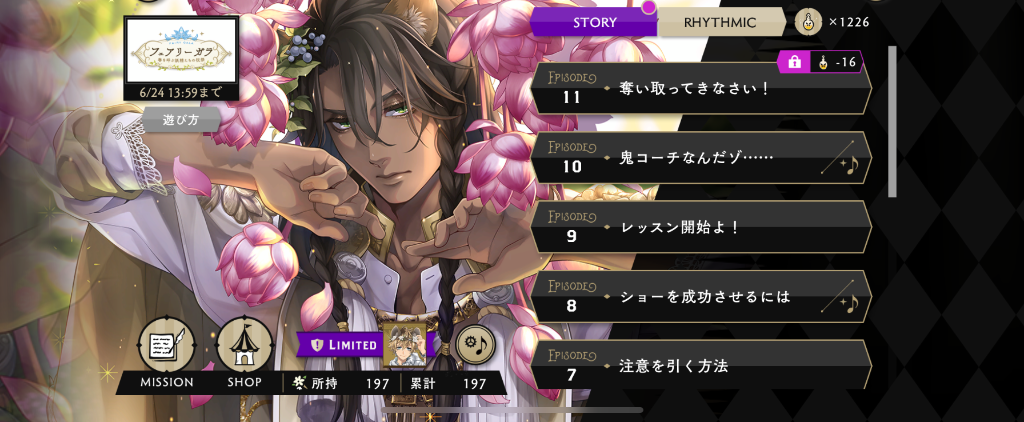
Task: Choose Episode 8 from the list
Action: tap(700, 296)
